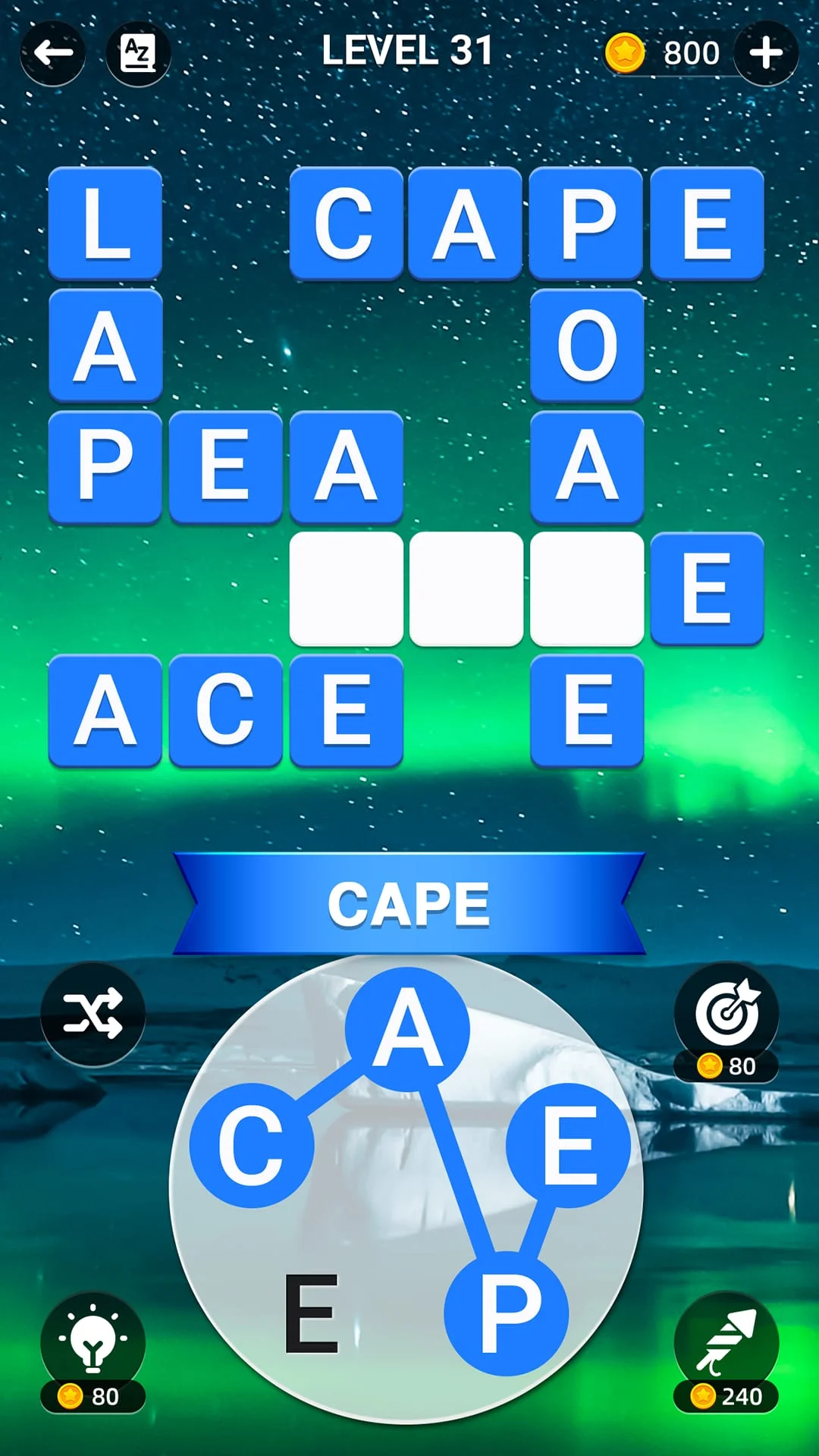Screen dimensions: 819x1456
Task: Go back with the arrow button
Action: 53,53
